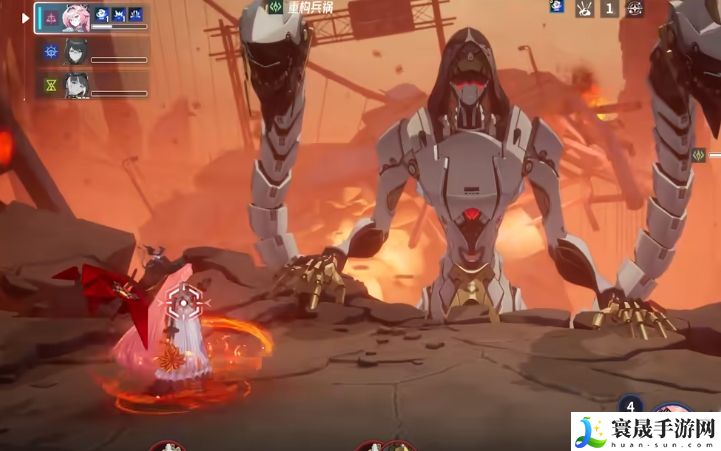Image resolution: width=721 pixels, height=451 pixels.
Task: Select the pink-haired character portrait
Action: pyautogui.click(x=74, y=17)
